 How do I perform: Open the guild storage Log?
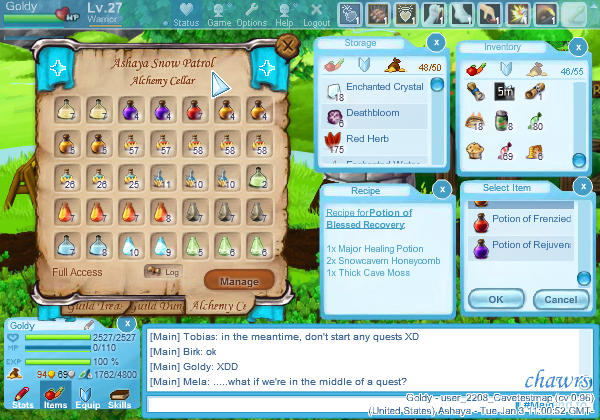[x=163, y=270]
